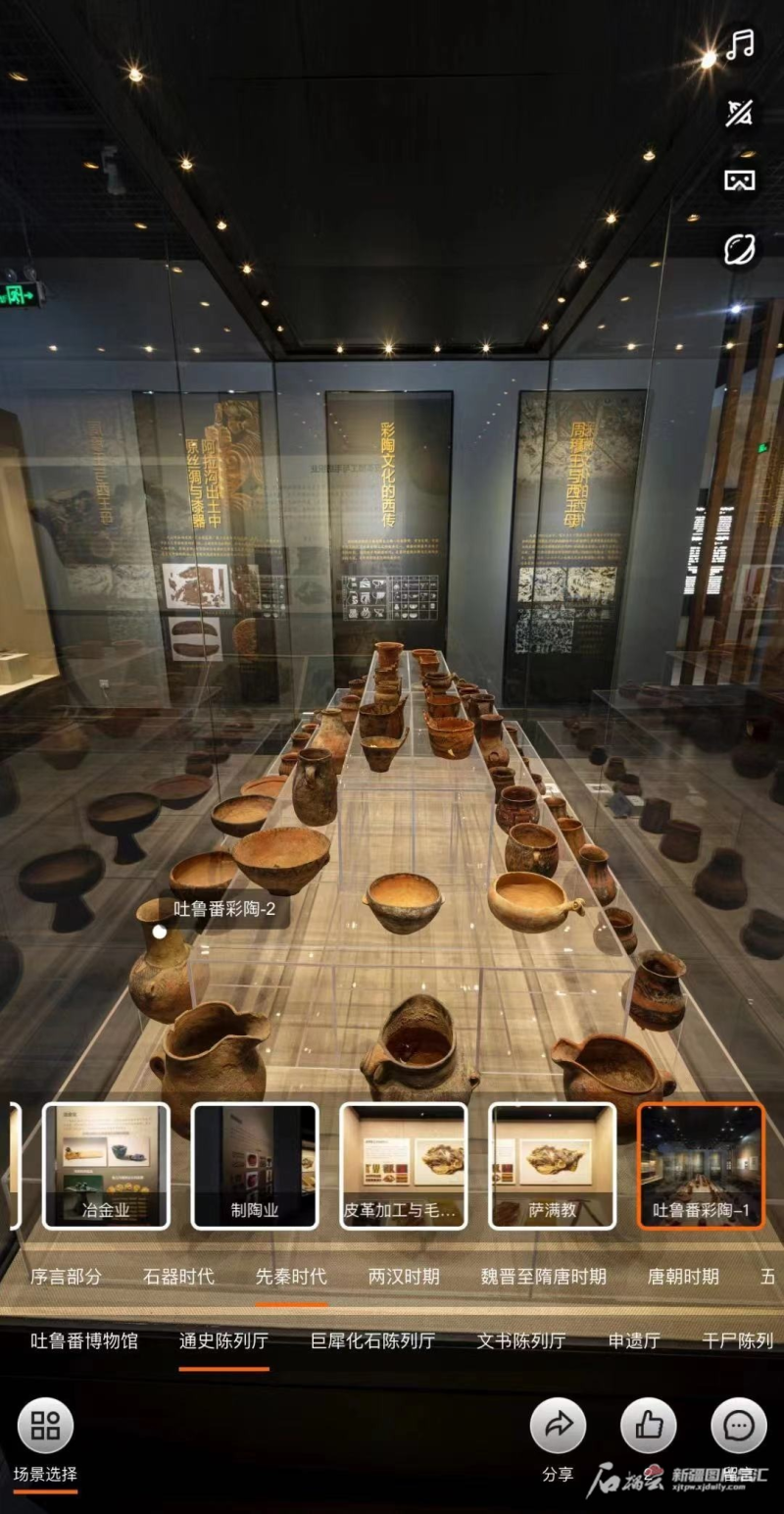Toggle the gyroscope view icon
This screenshot has height=1514, width=784.
[740, 113]
